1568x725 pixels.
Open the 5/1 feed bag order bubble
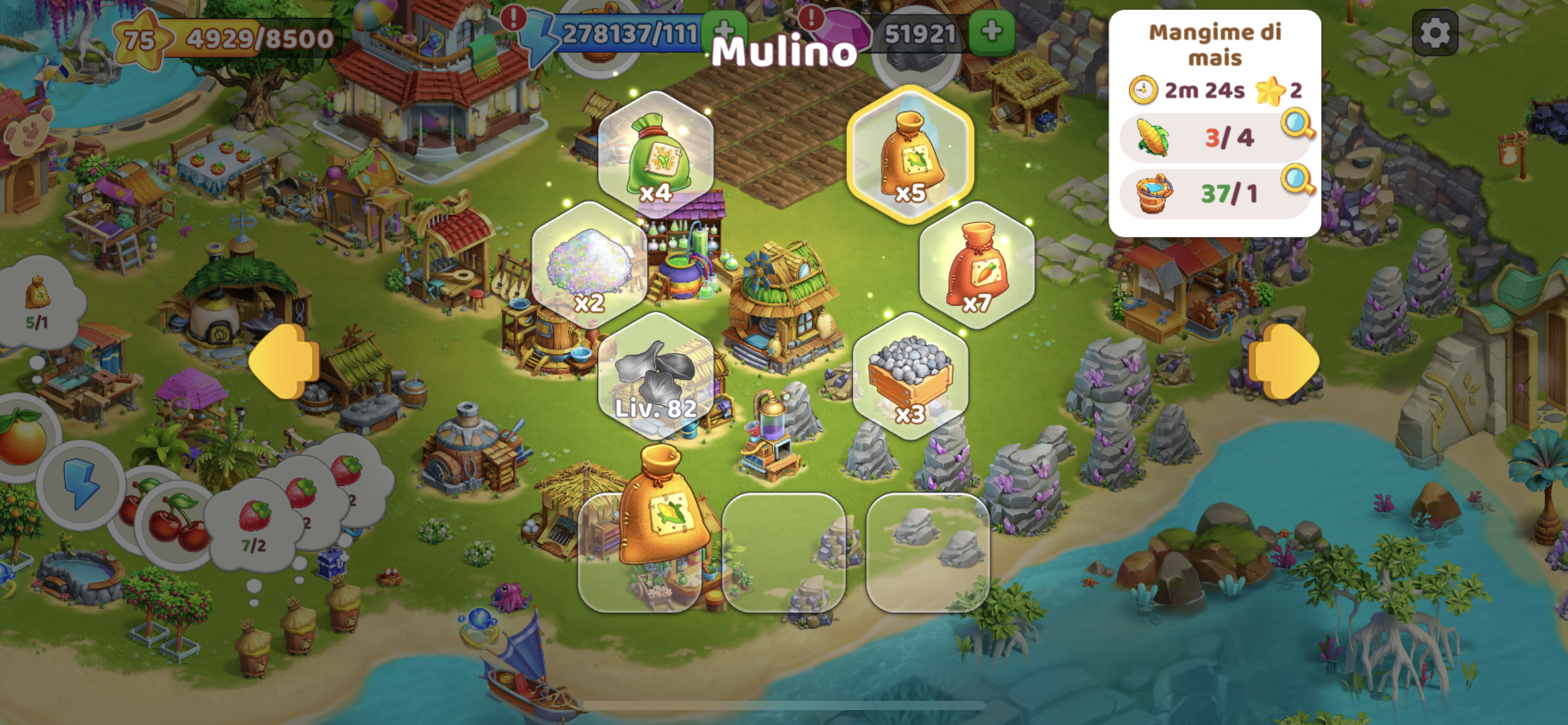coord(38,301)
